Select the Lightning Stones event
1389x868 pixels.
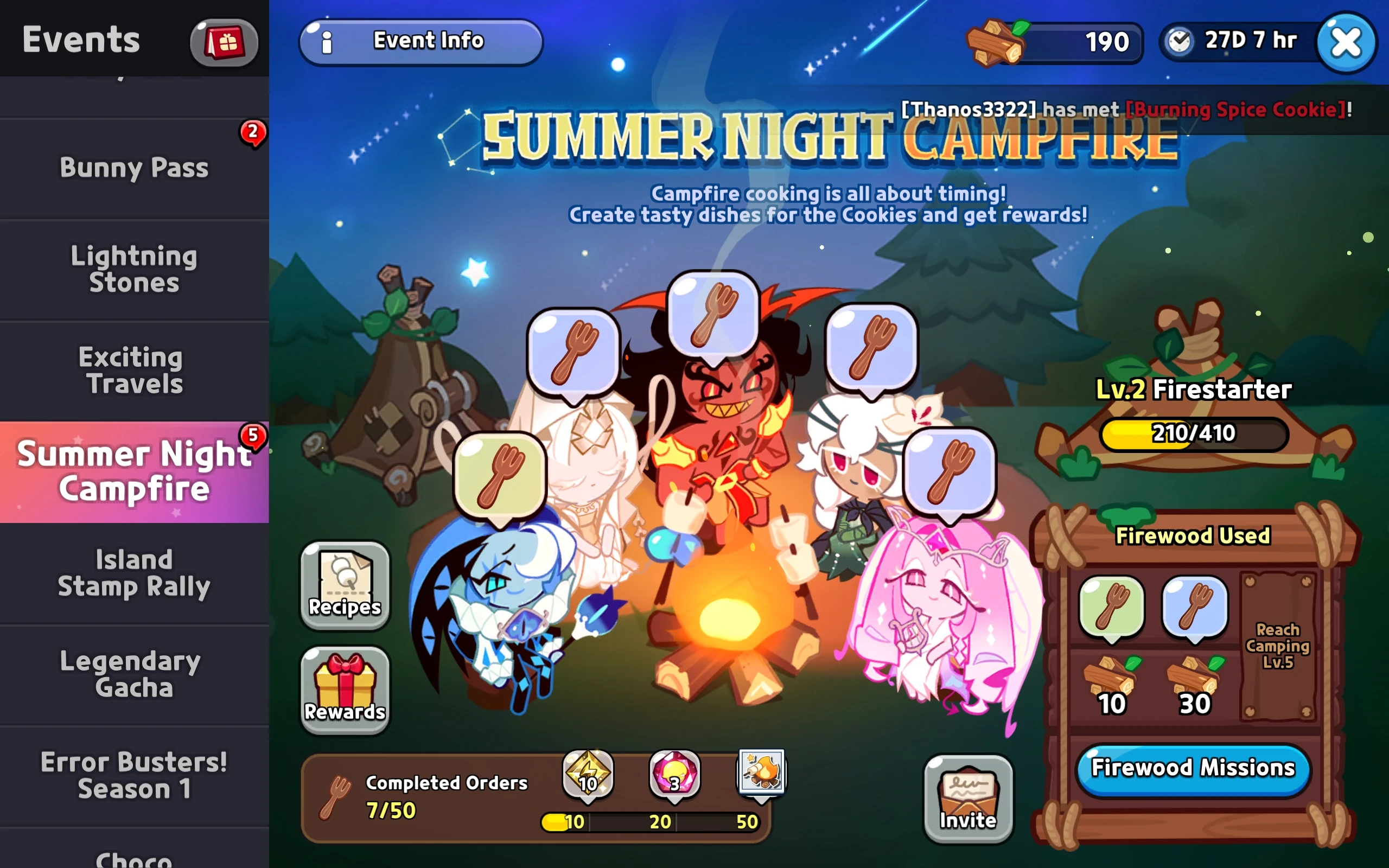click(133, 269)
